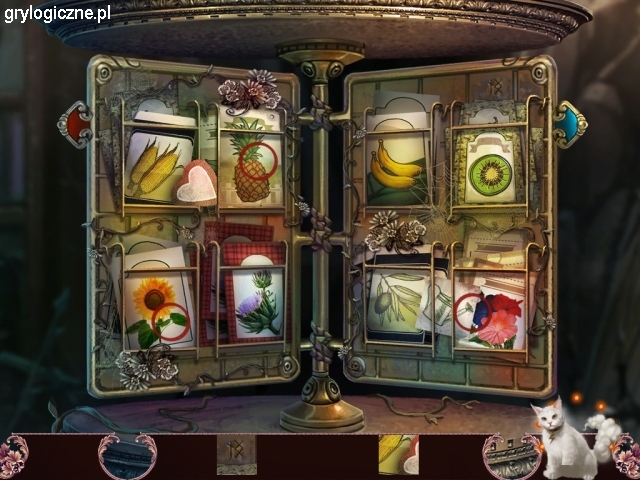This screenshot has width=640, height=480.
Task: Pick the red and purple flowers packet
Action: (492, 312)
